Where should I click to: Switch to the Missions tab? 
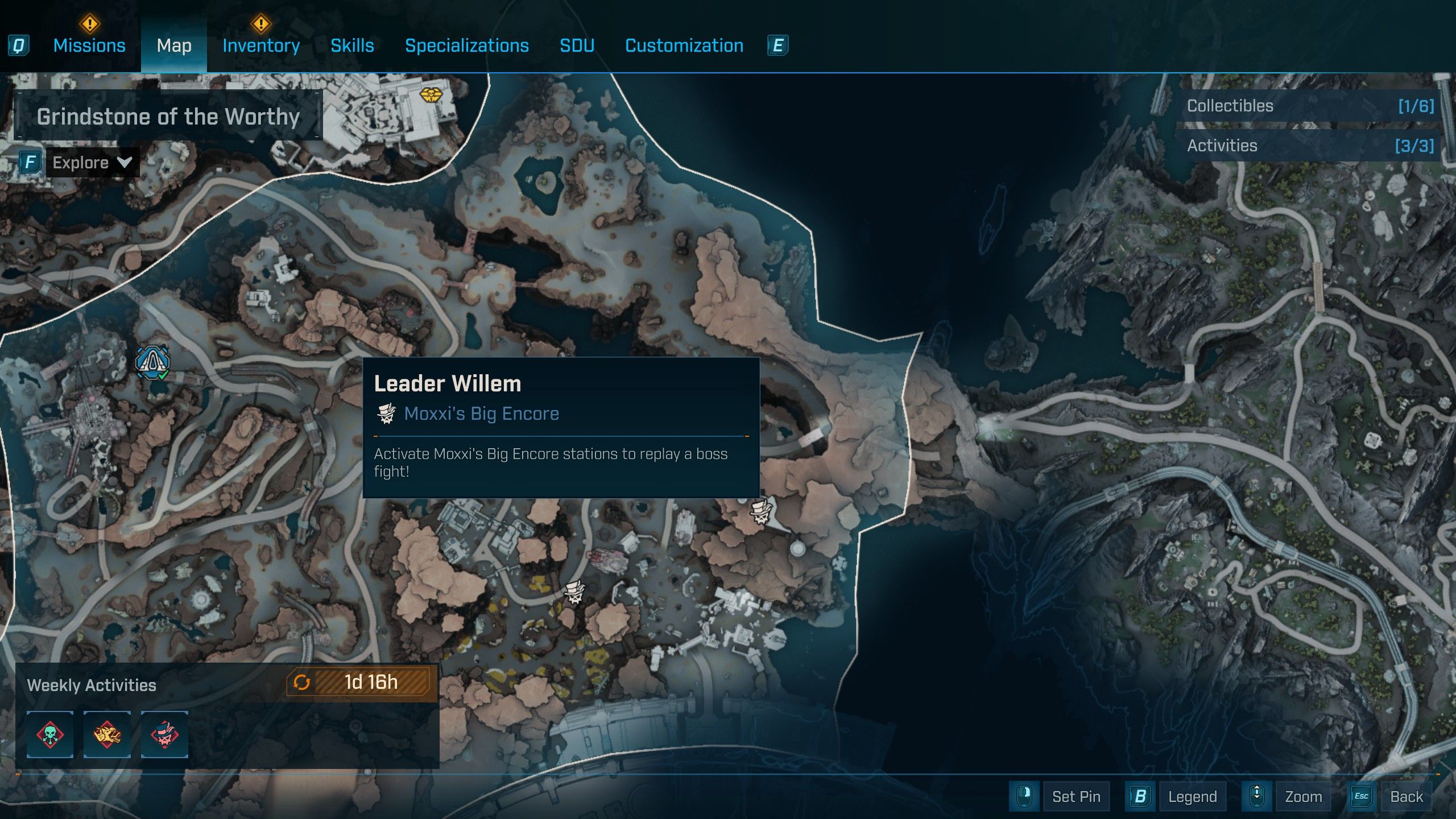coord(89,45)
